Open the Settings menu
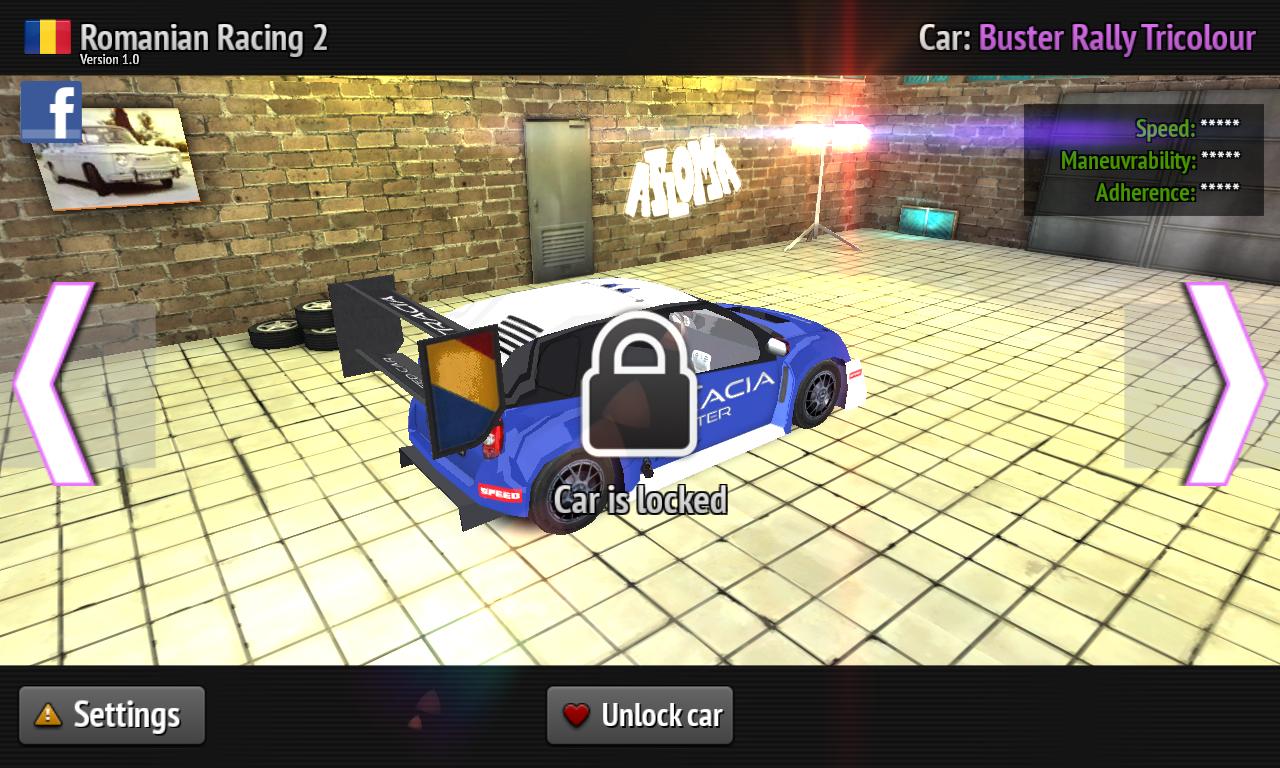Screen dimensions: 1280x768 (110, 714)
